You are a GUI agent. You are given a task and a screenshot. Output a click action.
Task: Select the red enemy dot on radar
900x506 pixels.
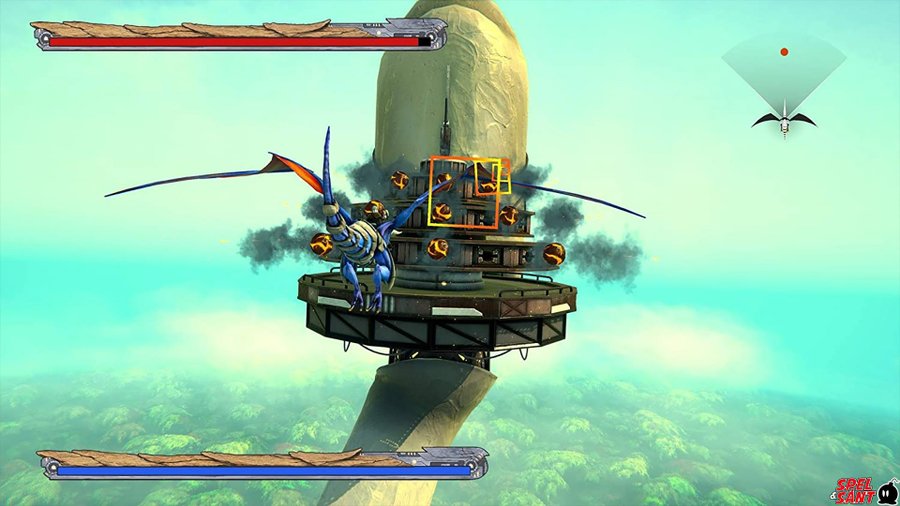[x=784, y=51]
